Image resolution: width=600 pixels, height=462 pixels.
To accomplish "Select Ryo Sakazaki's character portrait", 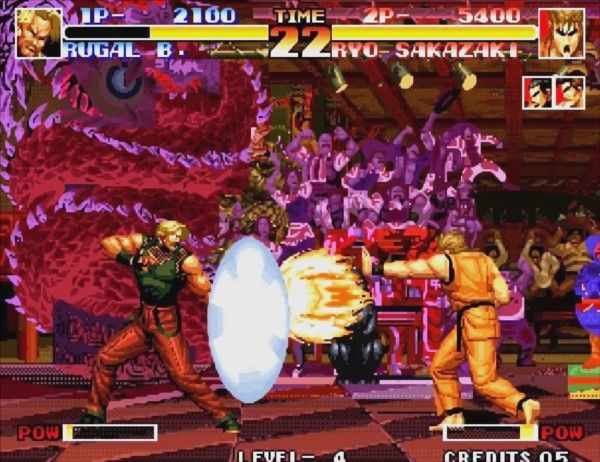I will (561, 33).
